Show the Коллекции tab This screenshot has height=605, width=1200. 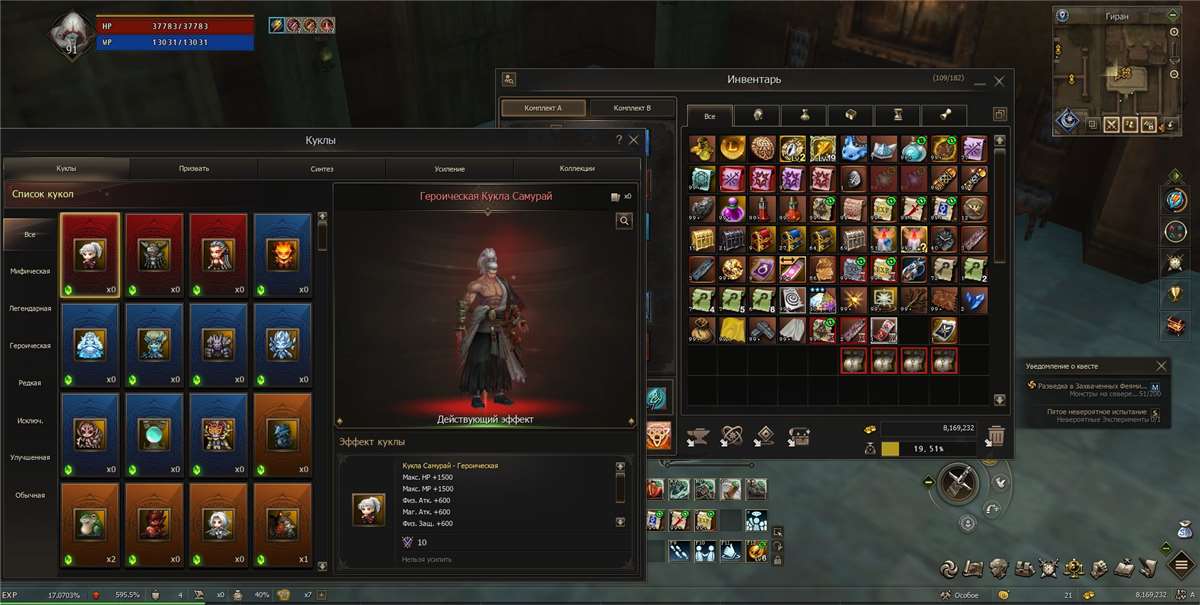click(577, 169)
